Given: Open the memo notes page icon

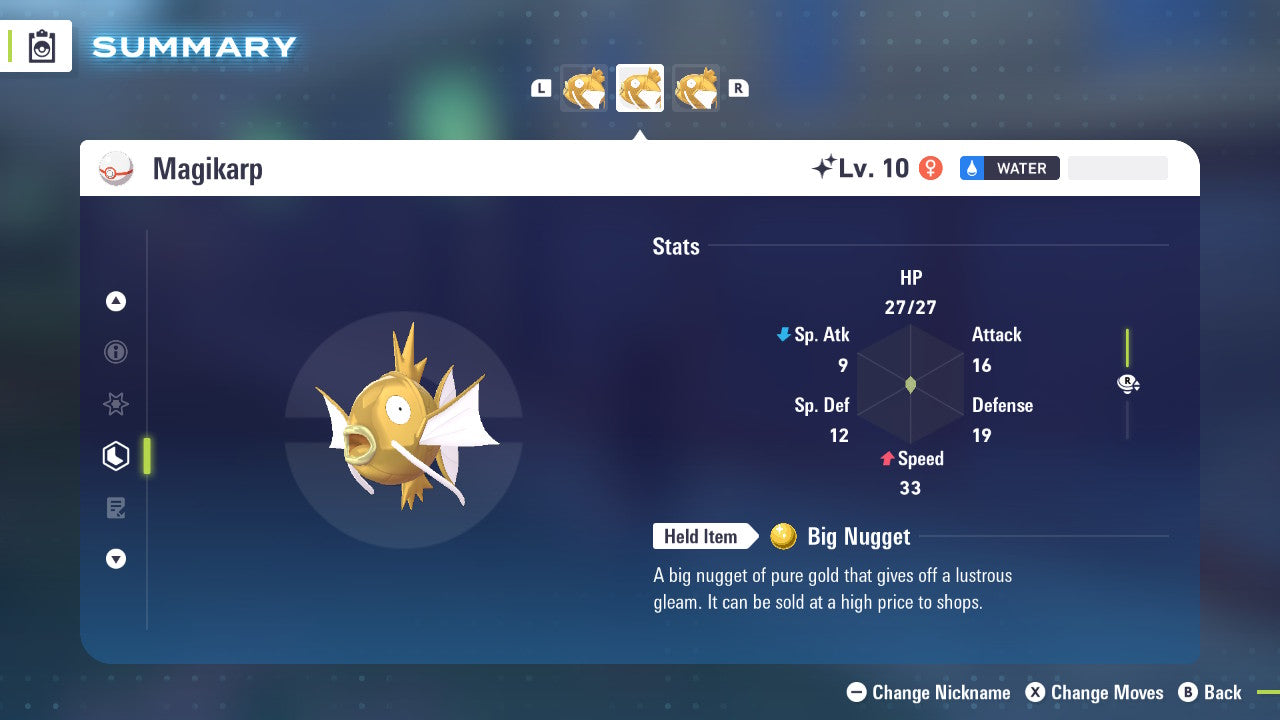Looking at the screenshot, I should click(x=116, y=508).
